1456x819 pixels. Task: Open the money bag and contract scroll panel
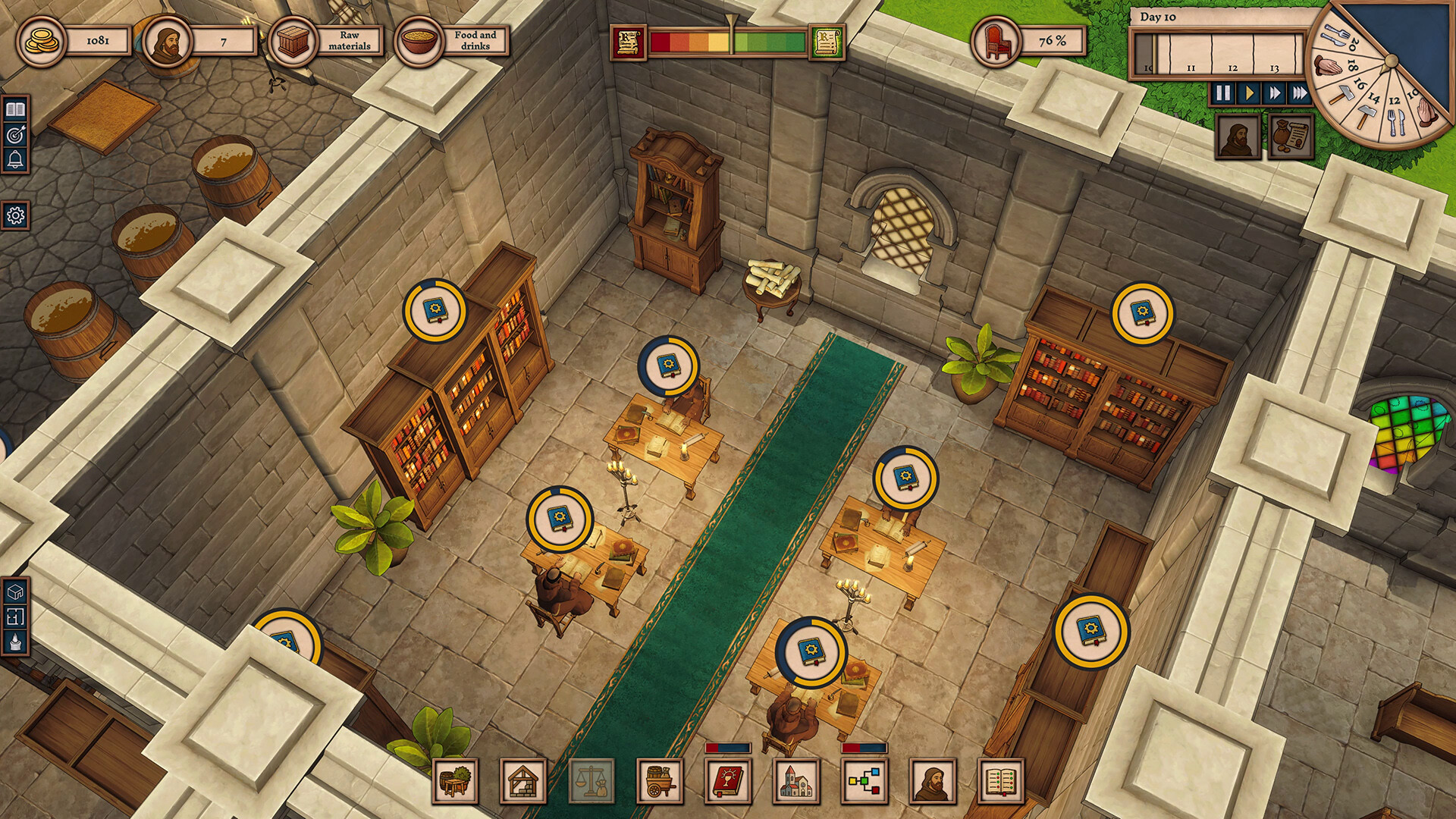[x=1291, y=136]
